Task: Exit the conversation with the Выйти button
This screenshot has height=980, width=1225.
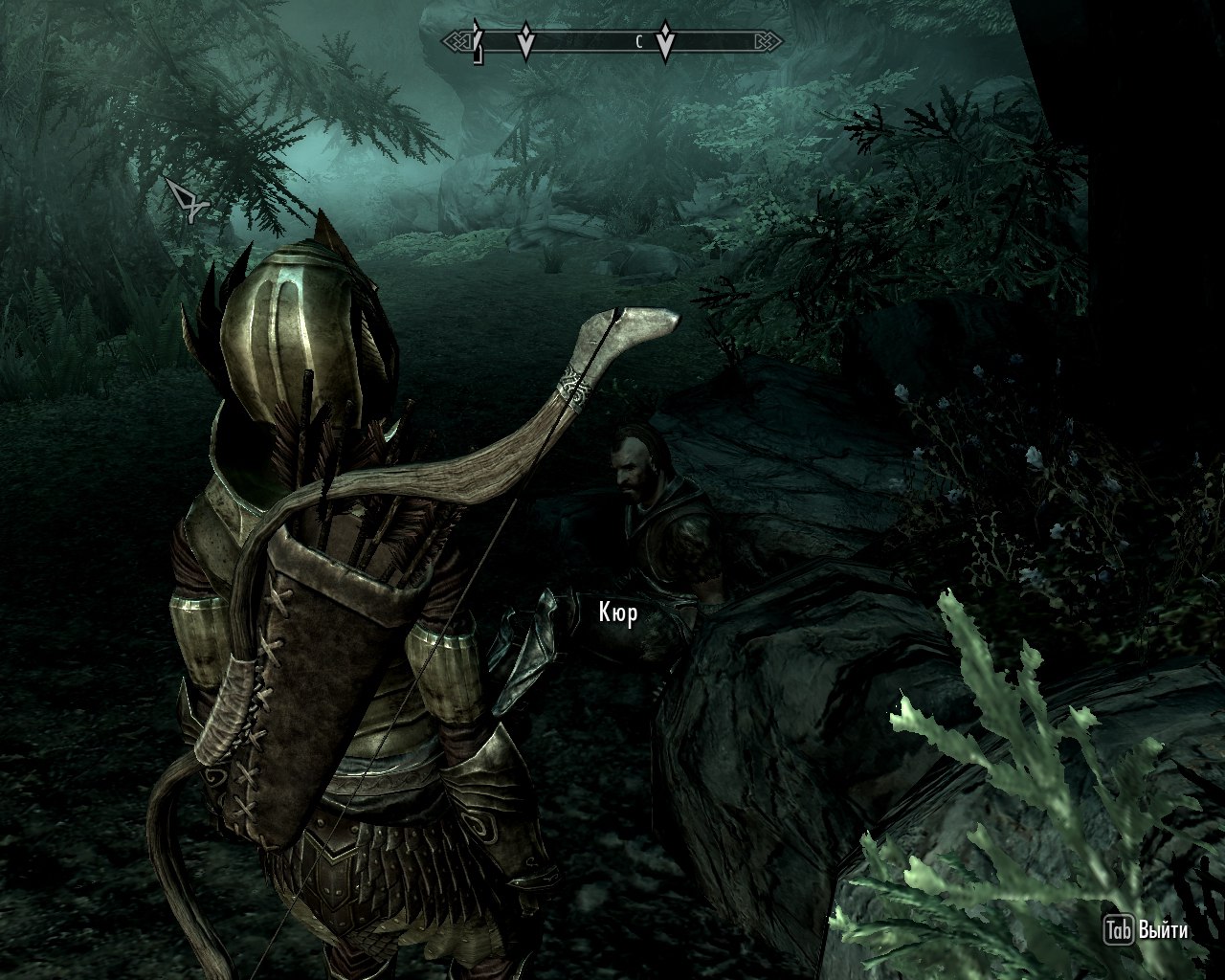Action: coord(1147,929)
